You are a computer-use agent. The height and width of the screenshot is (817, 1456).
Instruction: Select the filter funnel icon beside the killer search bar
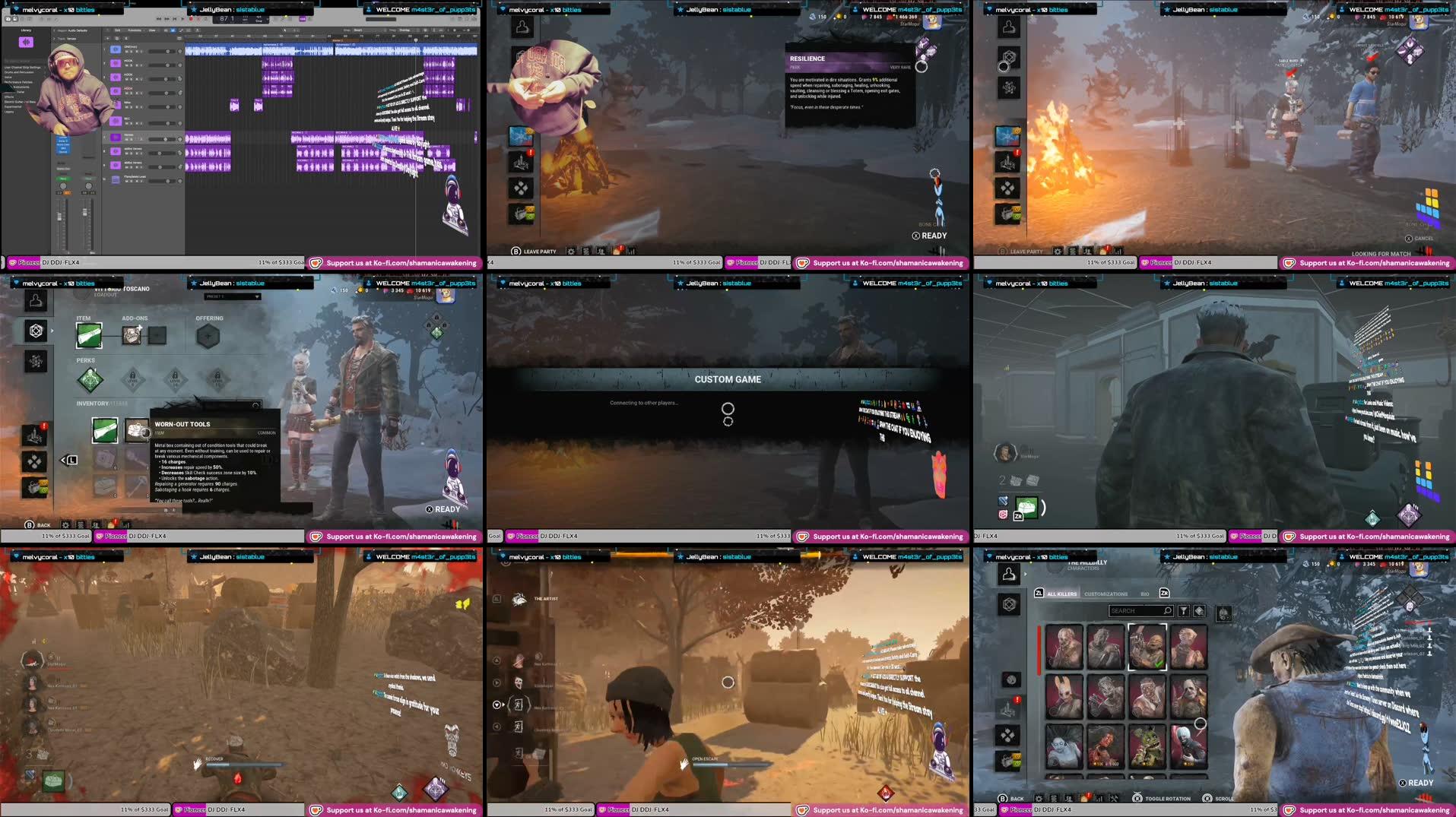1184,611
